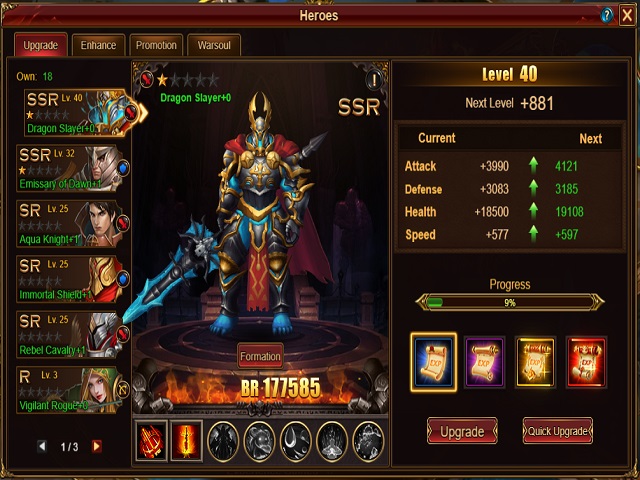This screenshot has height=480, width=640.
Task: Select the blue EXP scroll item
Action: coord(433,360)
